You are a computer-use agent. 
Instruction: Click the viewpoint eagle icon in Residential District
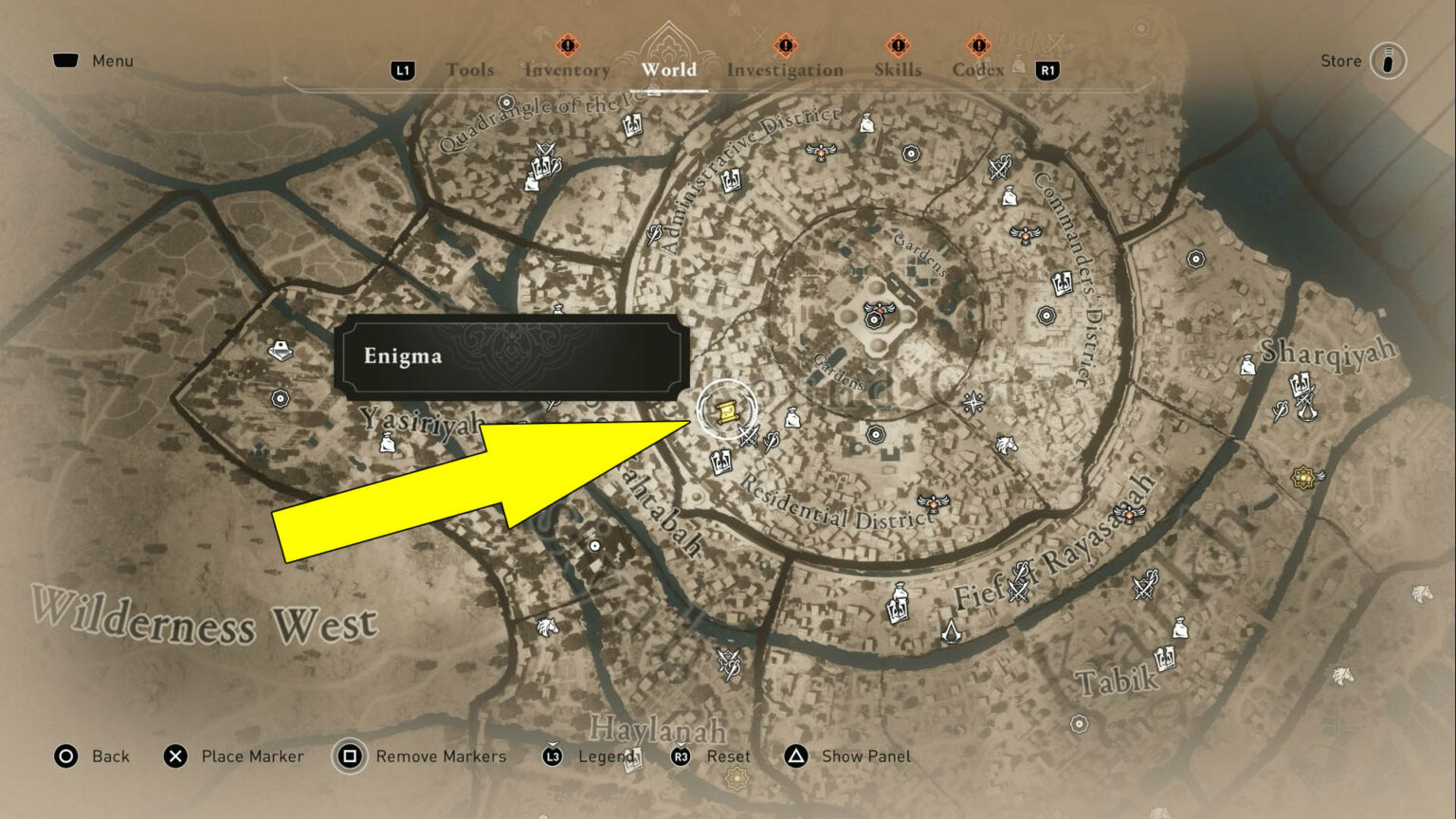[933, 503]
